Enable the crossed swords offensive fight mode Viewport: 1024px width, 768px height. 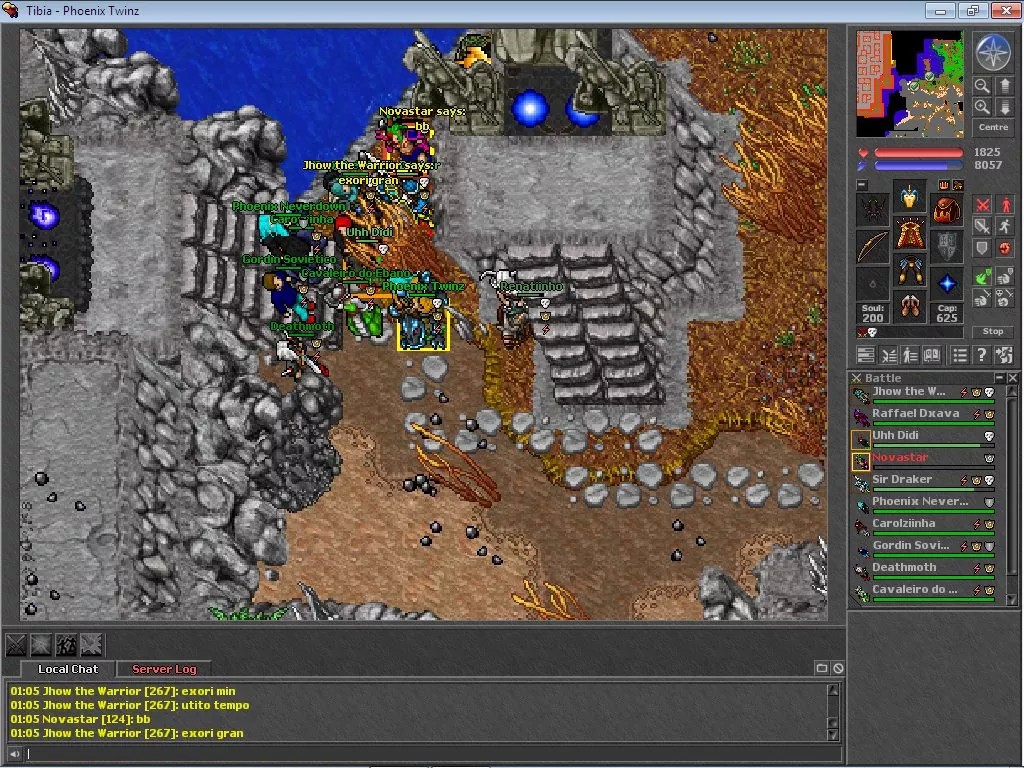(x=982, y=206)
